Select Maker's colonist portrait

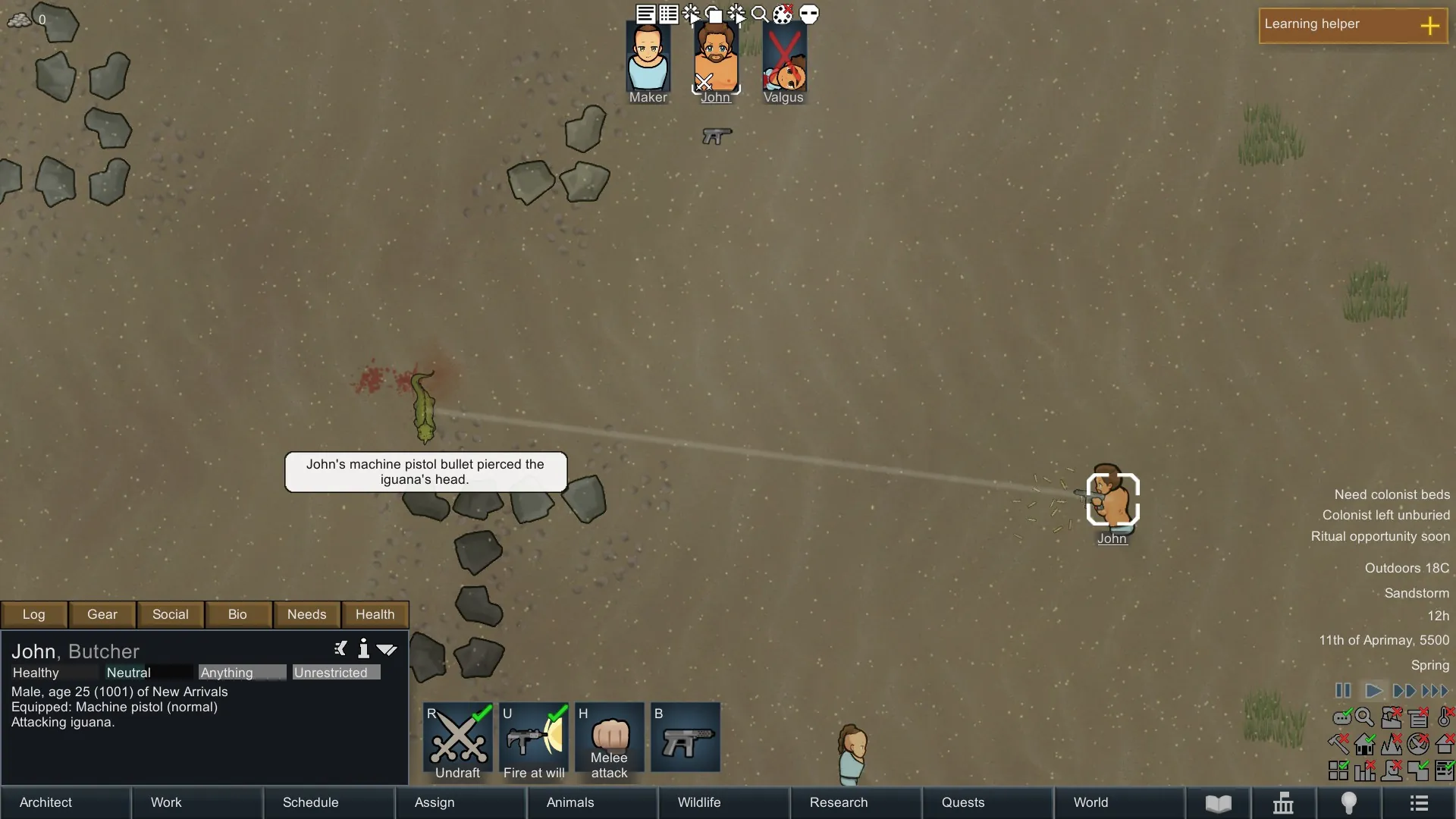(x=648, y=61)
